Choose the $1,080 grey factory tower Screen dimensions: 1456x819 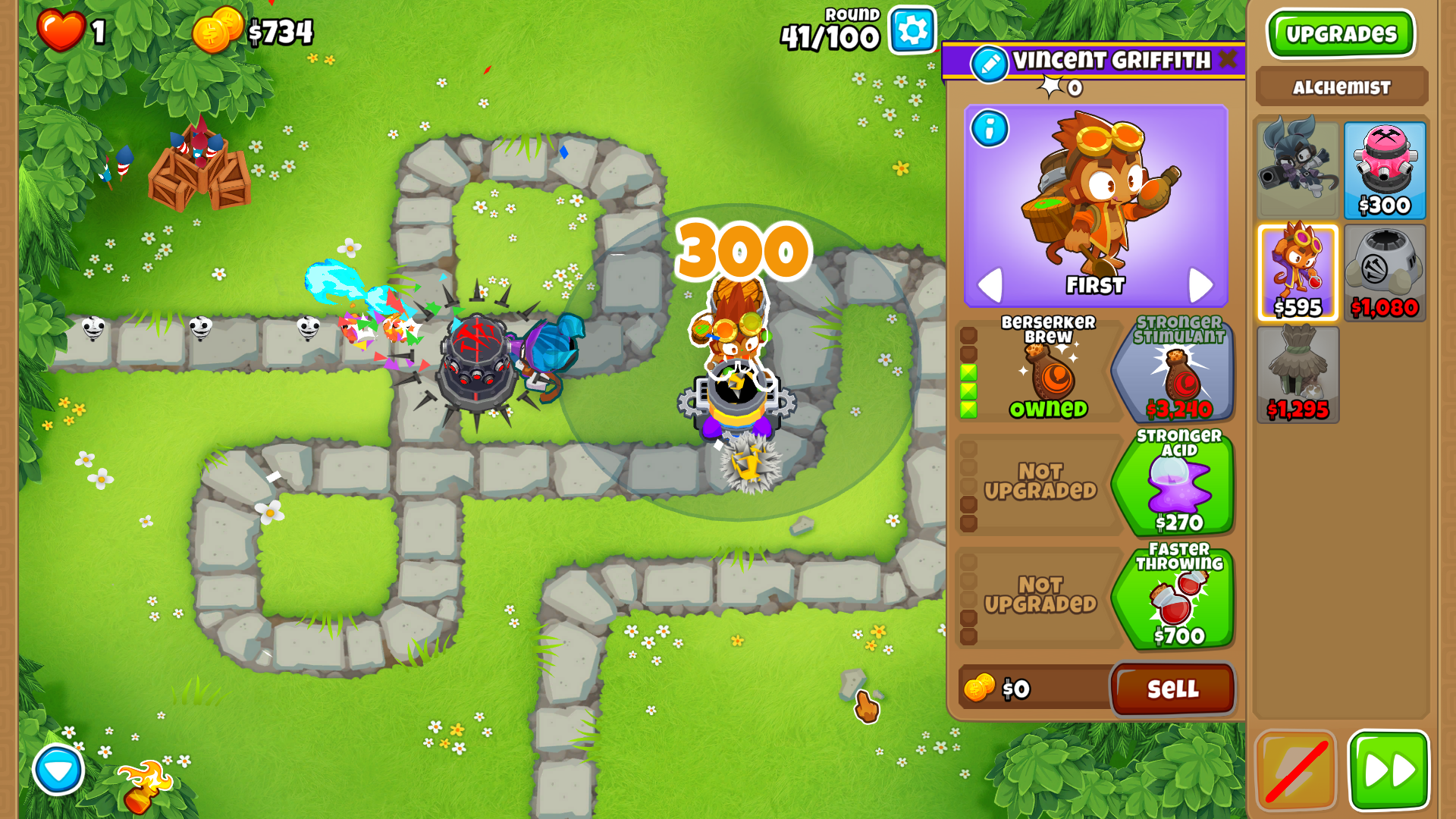pyautogui.click(x=1384, y=272)
